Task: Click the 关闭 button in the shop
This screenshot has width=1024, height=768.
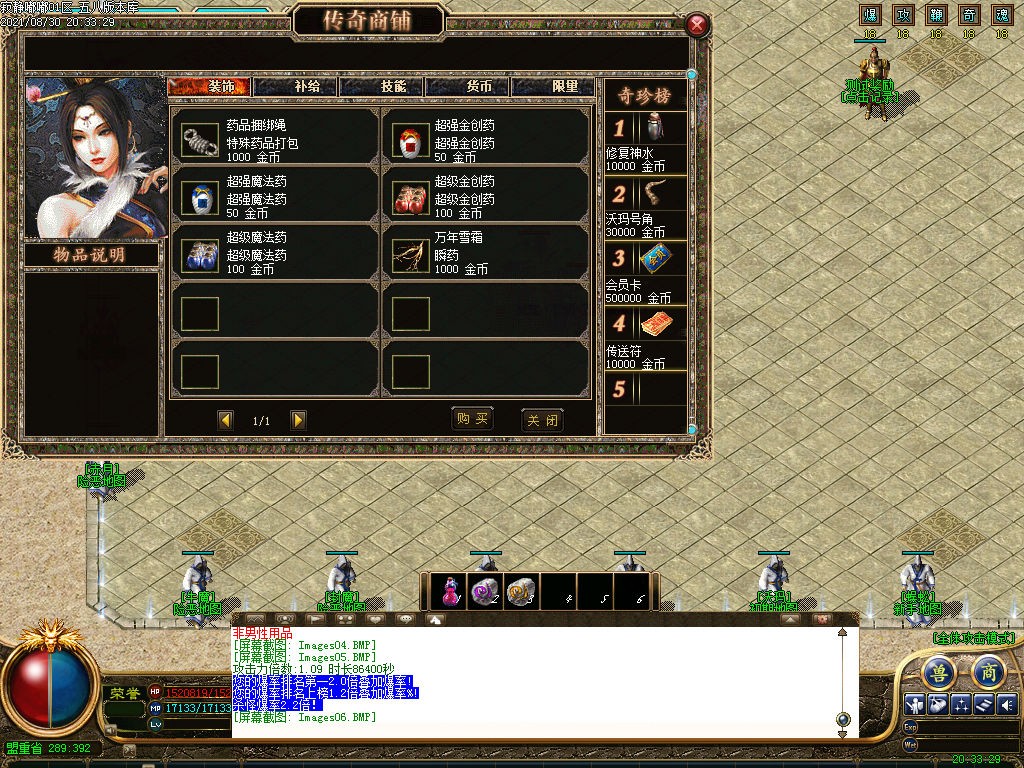Action: point(542,420)
